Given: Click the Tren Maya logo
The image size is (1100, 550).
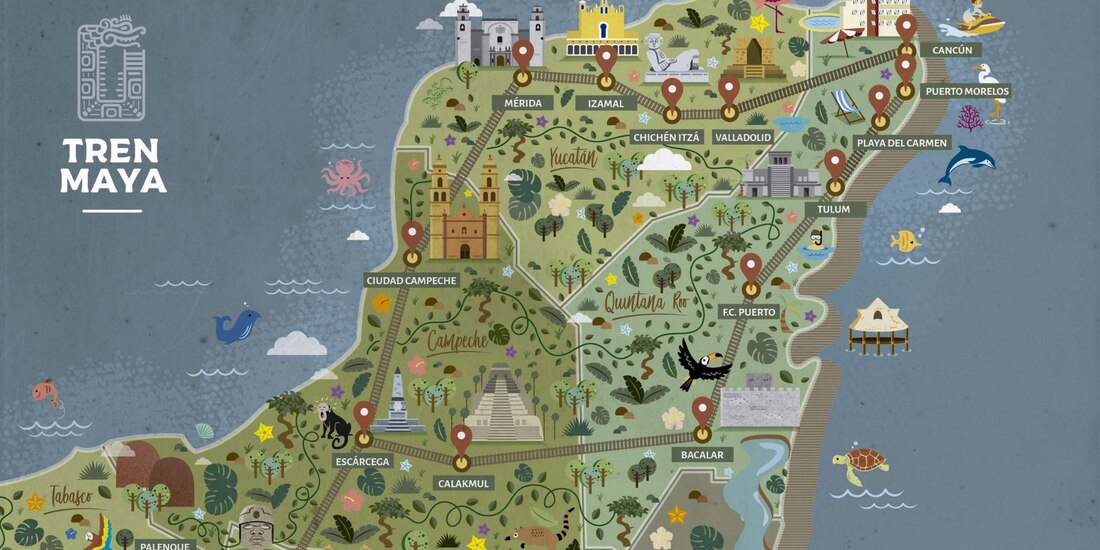Looking at the screenshot, I should click(x=112, y=110).
